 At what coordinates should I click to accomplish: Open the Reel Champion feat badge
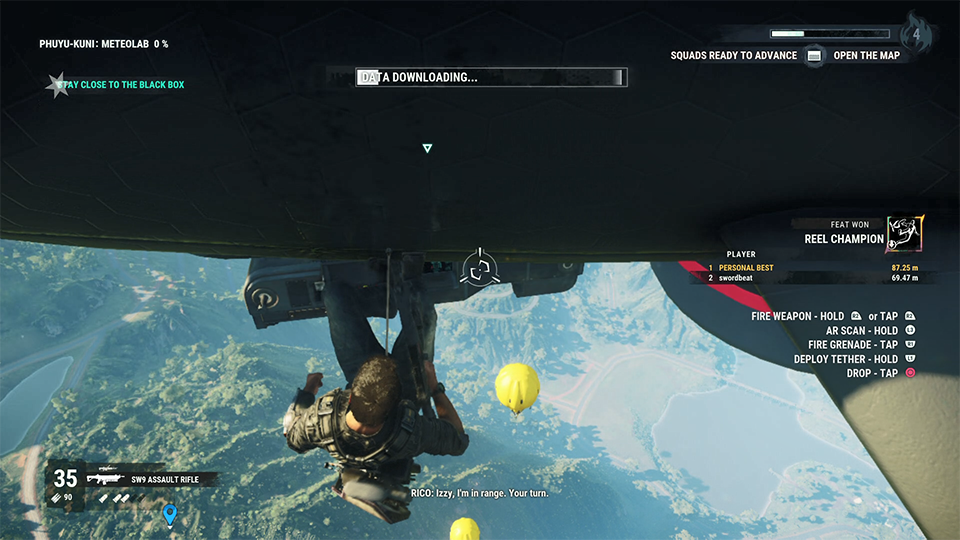point(905,234)
